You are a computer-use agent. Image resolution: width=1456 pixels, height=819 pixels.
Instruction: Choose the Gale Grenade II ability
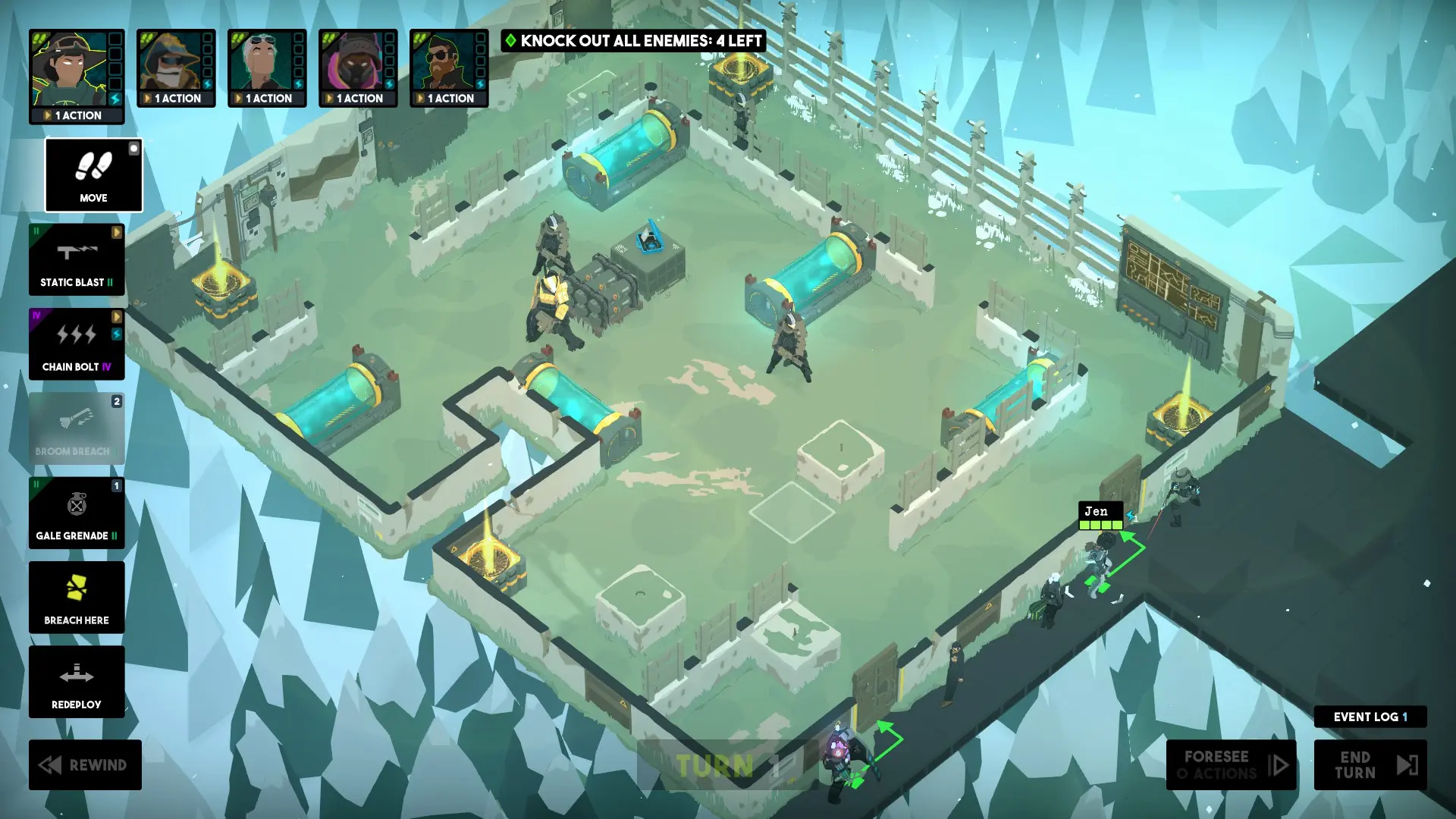point(76,512)
